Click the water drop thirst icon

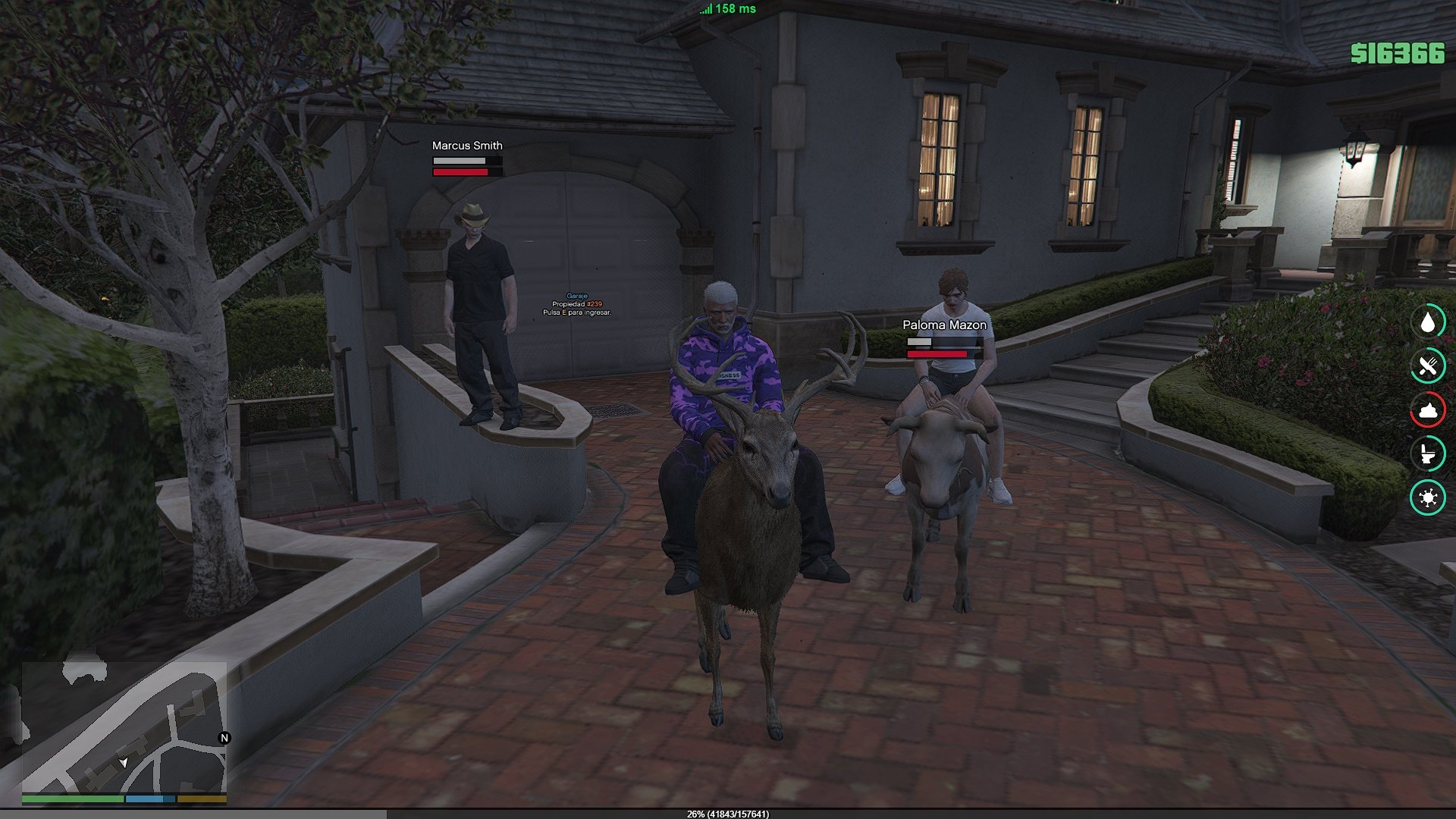coord(1428,322)
